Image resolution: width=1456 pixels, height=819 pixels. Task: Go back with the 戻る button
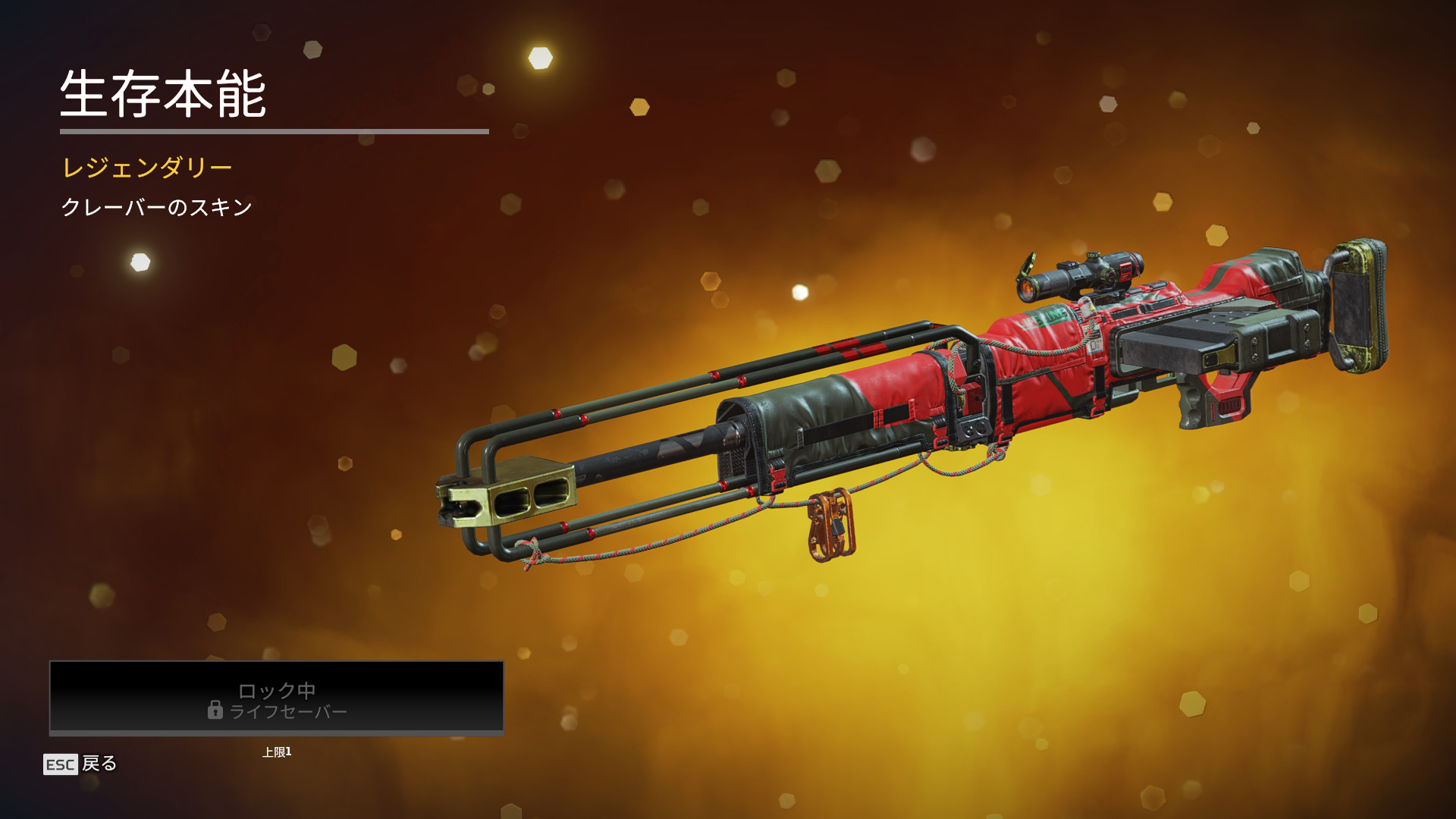81,764
